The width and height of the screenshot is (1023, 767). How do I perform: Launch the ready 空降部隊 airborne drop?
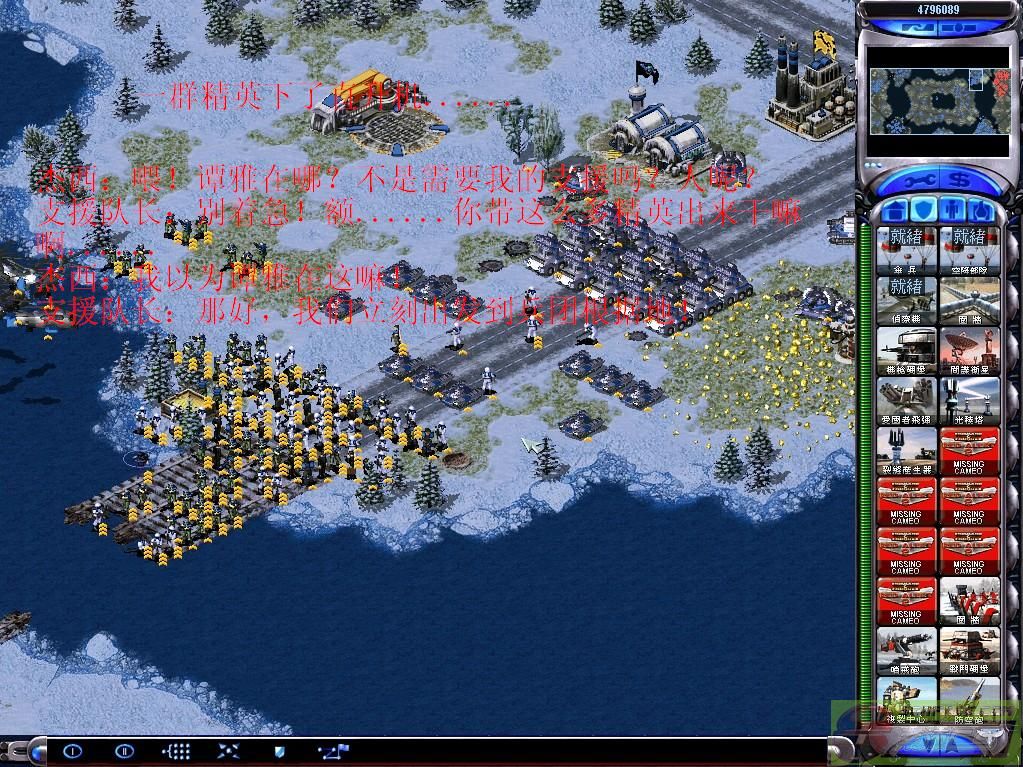[968, 250]
